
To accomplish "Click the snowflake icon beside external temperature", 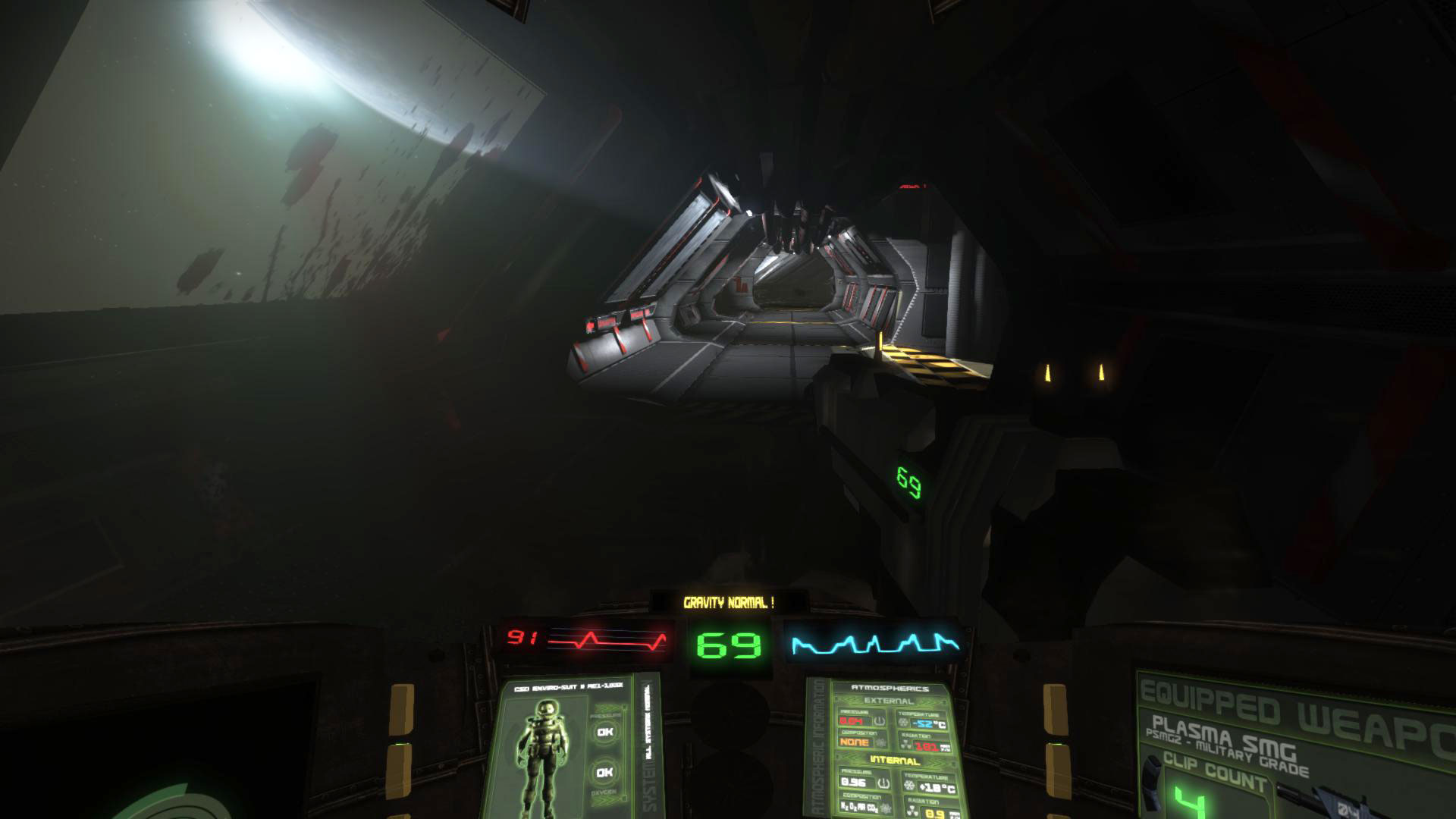I will point(904,722).
